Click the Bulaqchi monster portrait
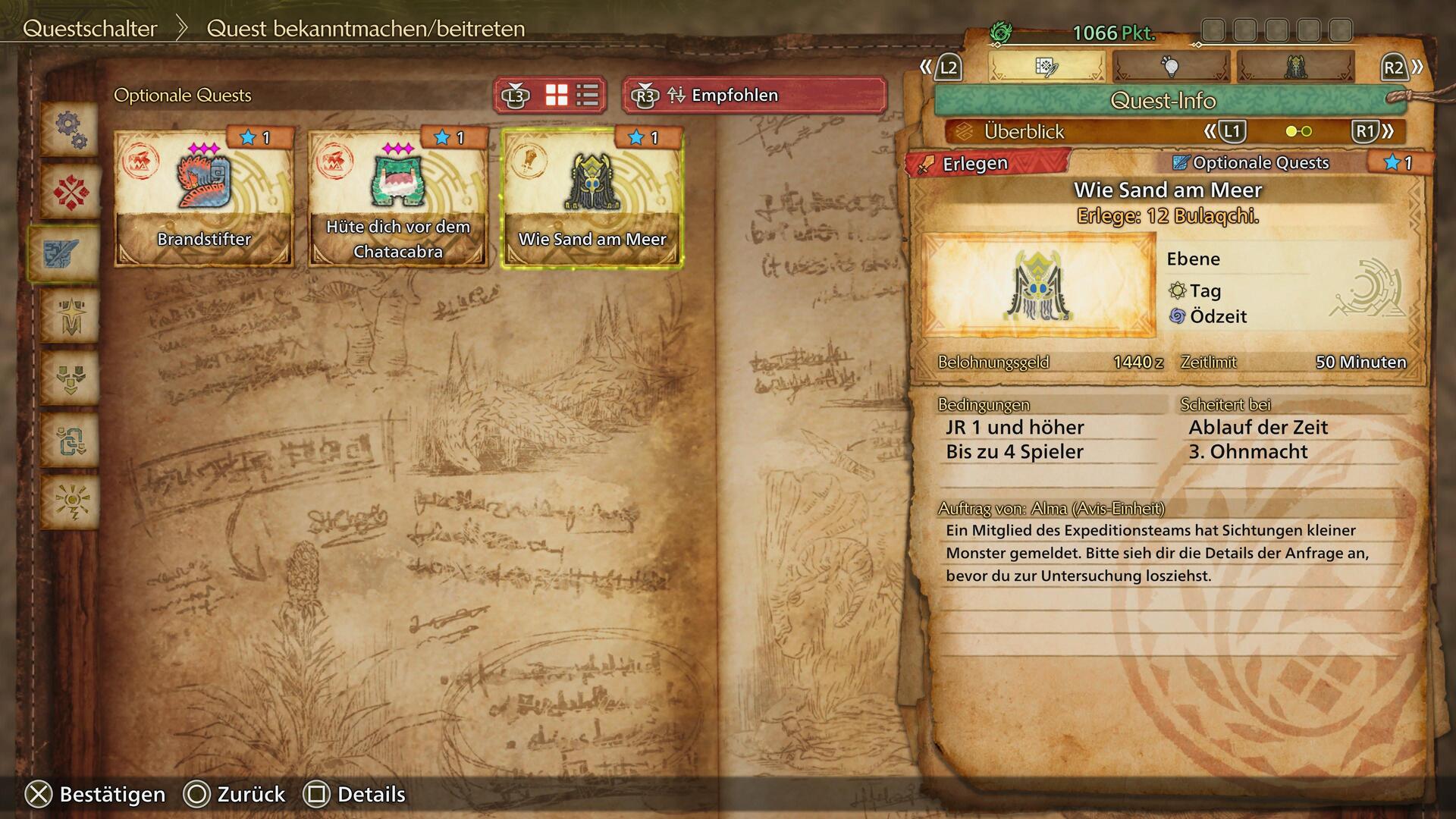This screenshot has height=819, width=1456. click(x=1038, y=285)
